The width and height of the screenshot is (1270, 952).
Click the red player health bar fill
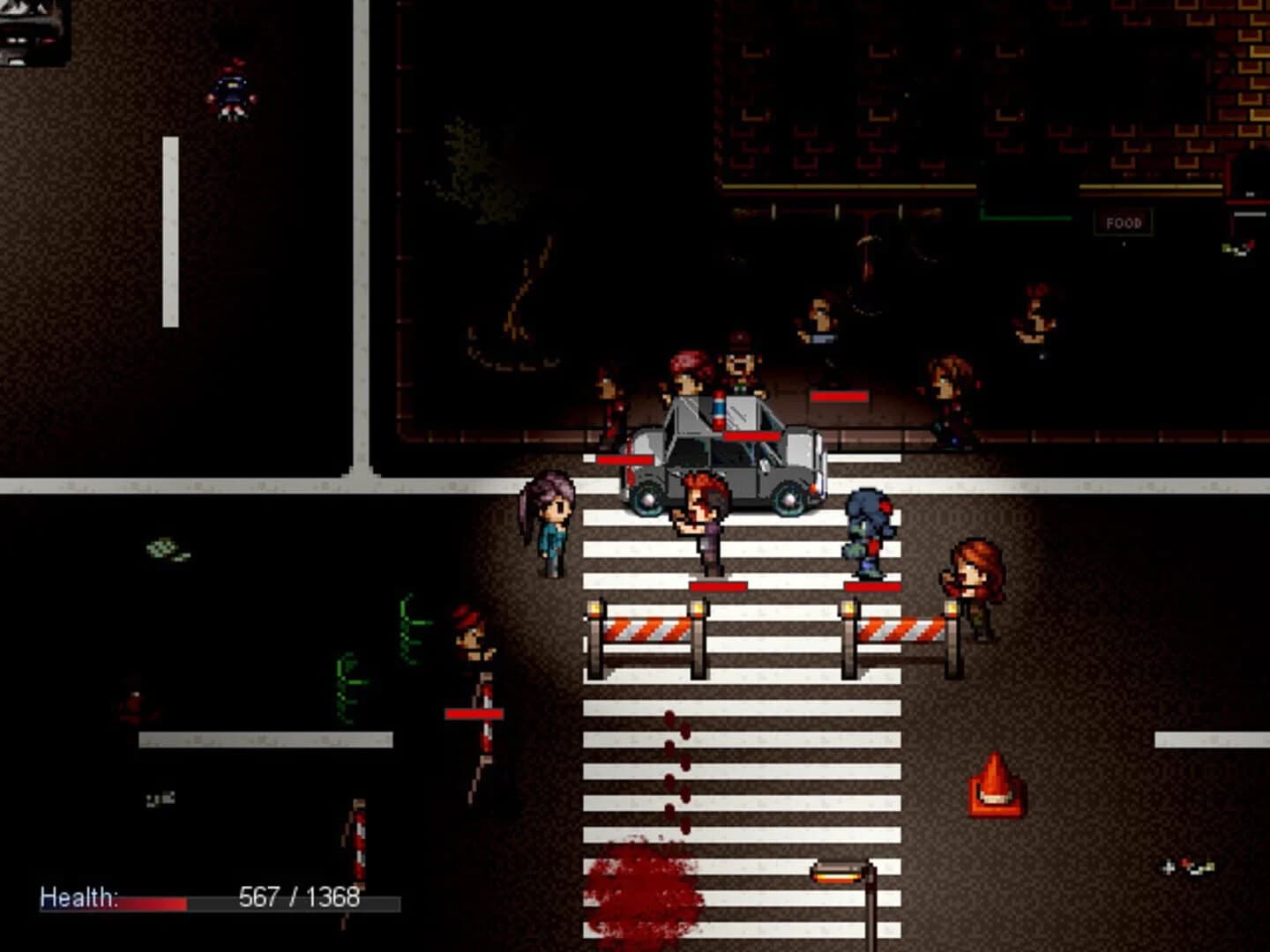pyautogui.click(x=152, y=903)
